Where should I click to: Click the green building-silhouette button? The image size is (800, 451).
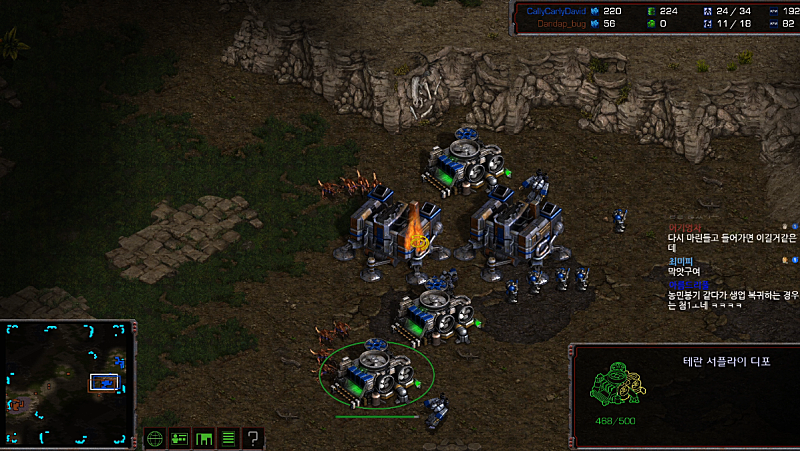click(x=204, y=438)
